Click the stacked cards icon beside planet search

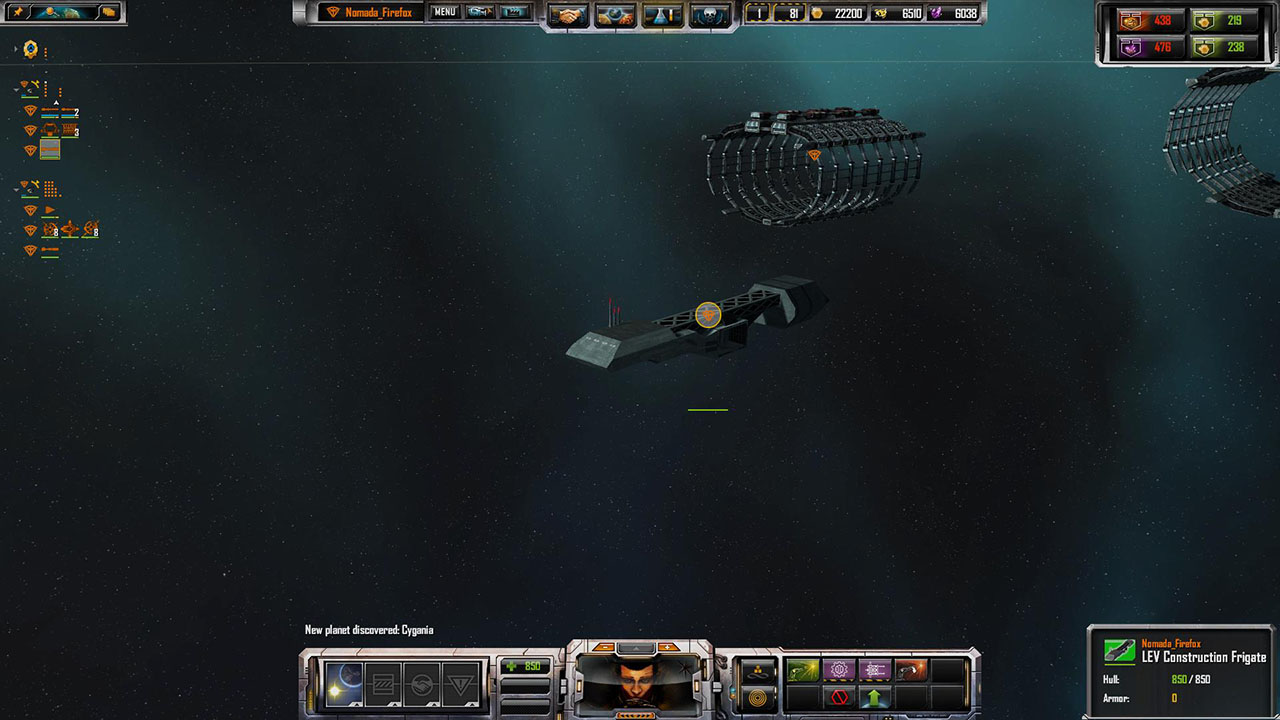[108, 12]
